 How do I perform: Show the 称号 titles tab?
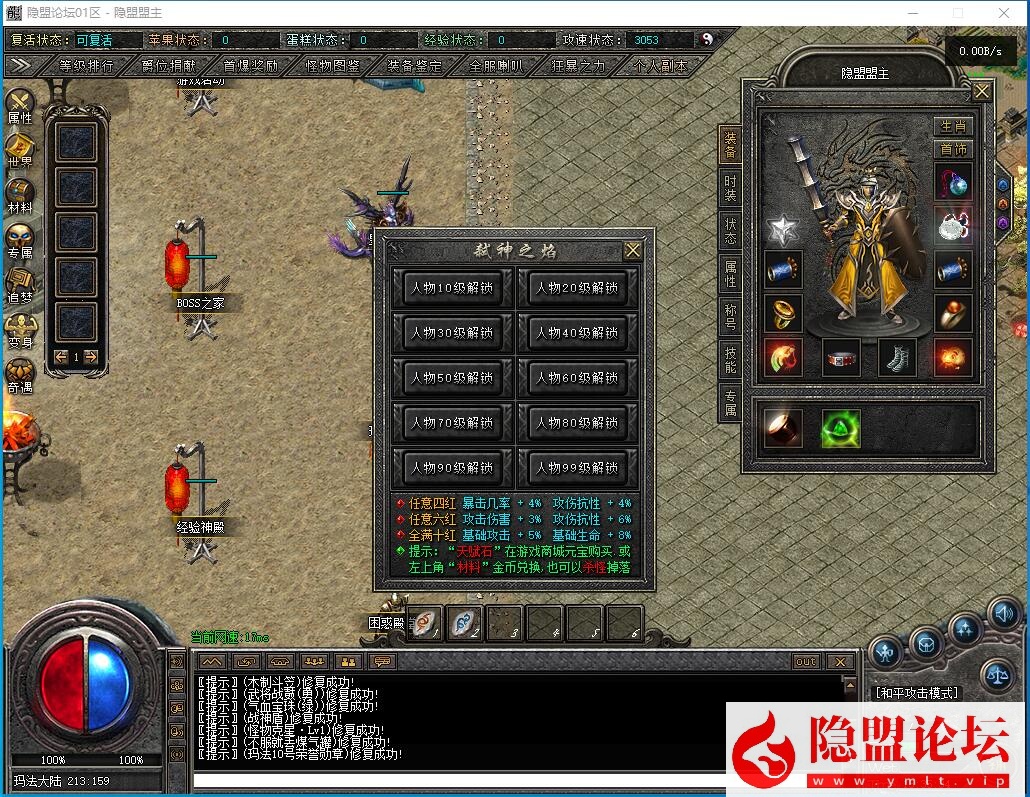tap(731, 317)
